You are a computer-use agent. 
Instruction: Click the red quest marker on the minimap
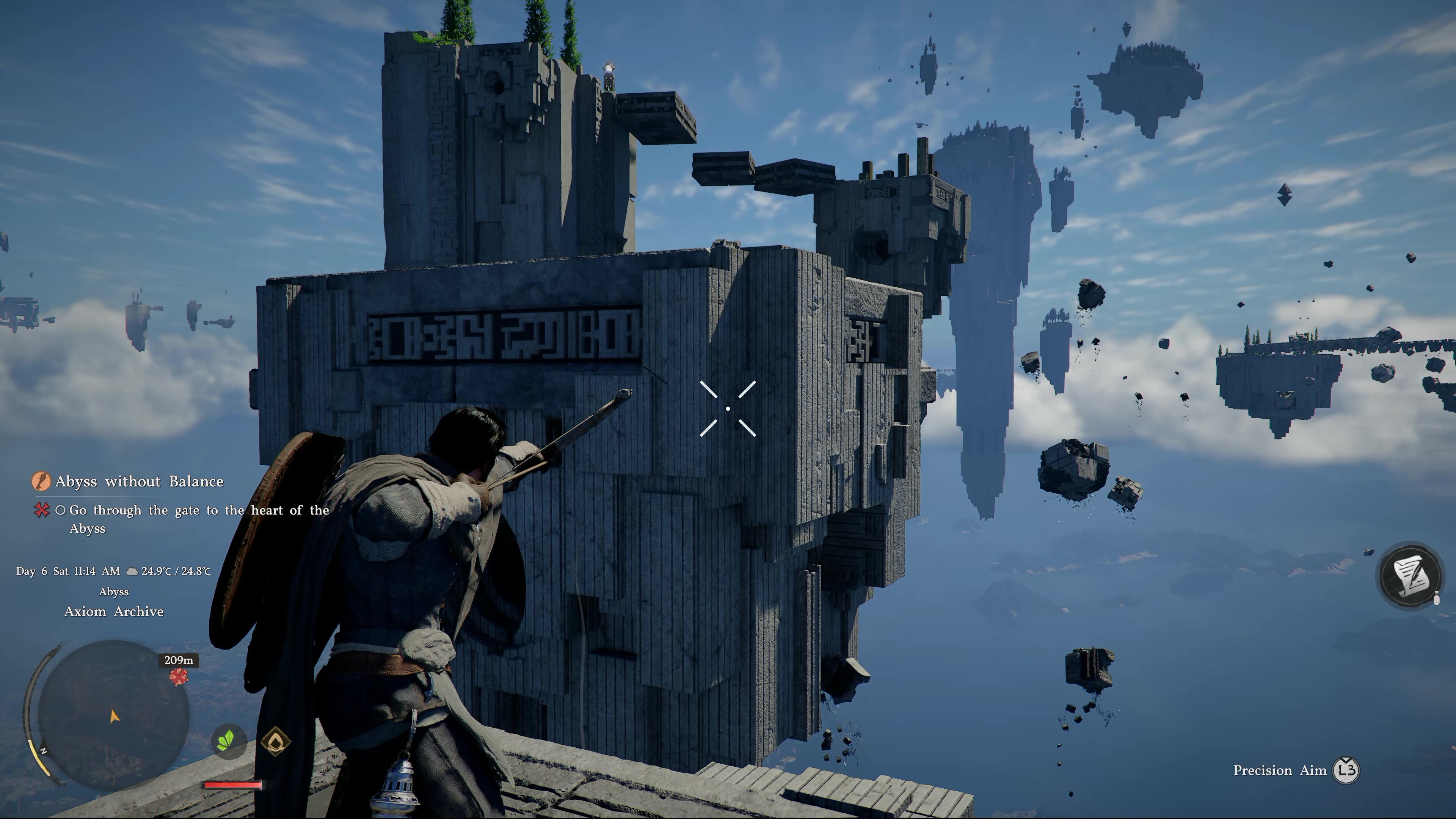point(179,676)
